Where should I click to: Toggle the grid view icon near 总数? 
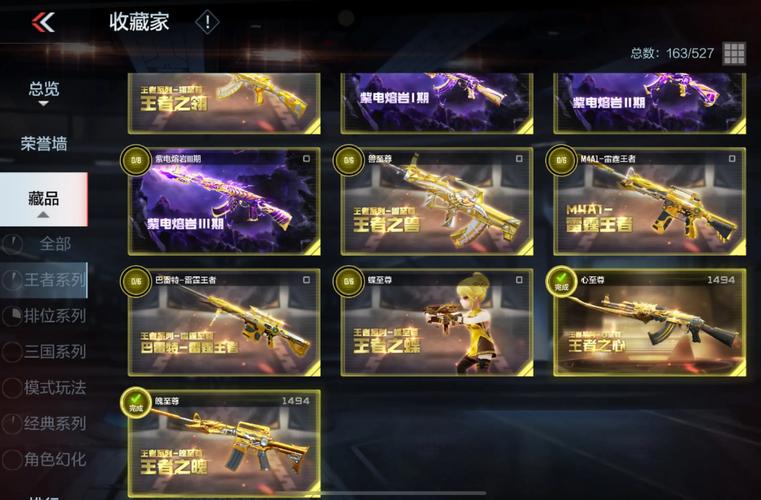tap(734, 53)
